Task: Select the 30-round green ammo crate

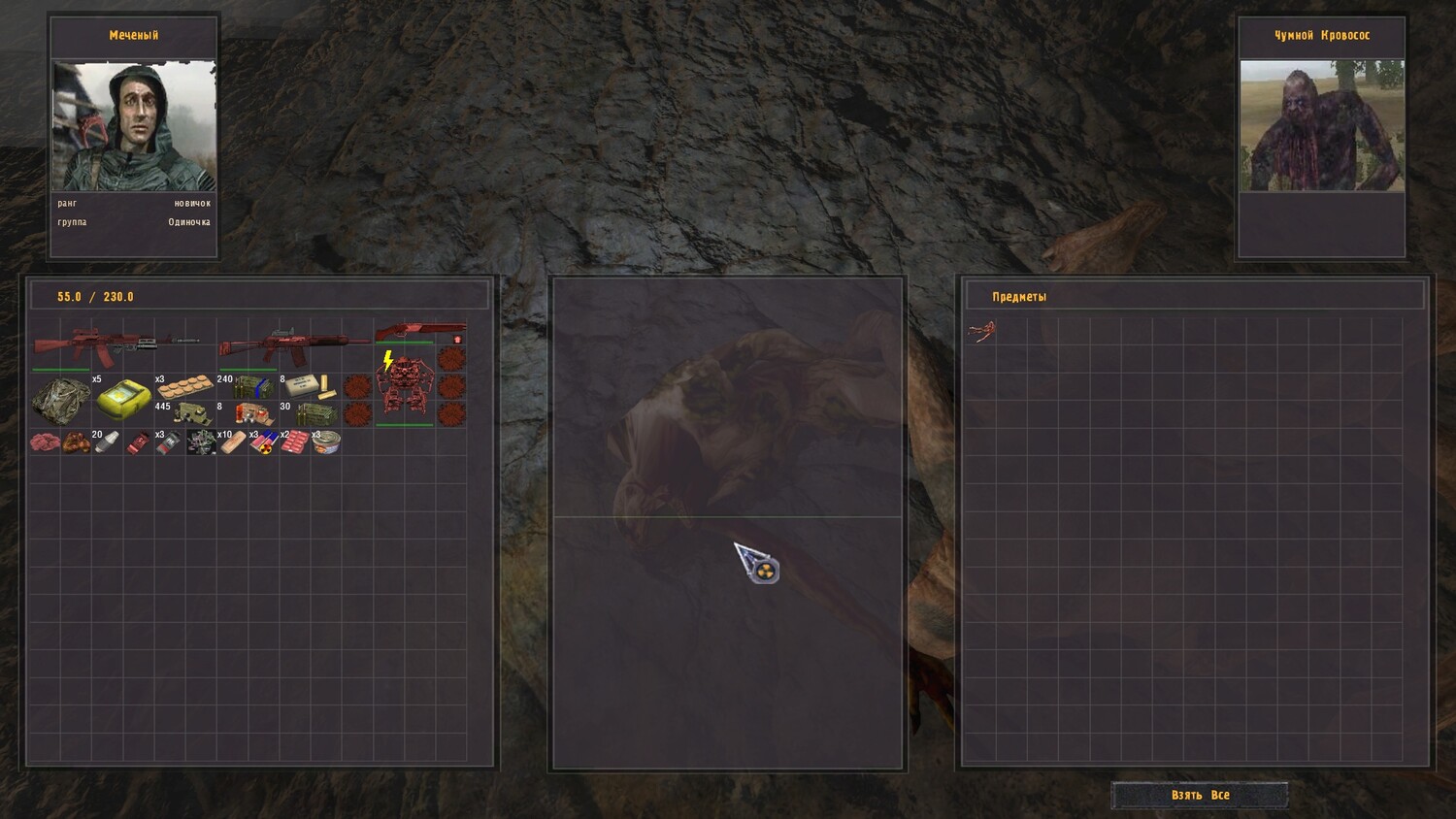Action: coord(313,414)
